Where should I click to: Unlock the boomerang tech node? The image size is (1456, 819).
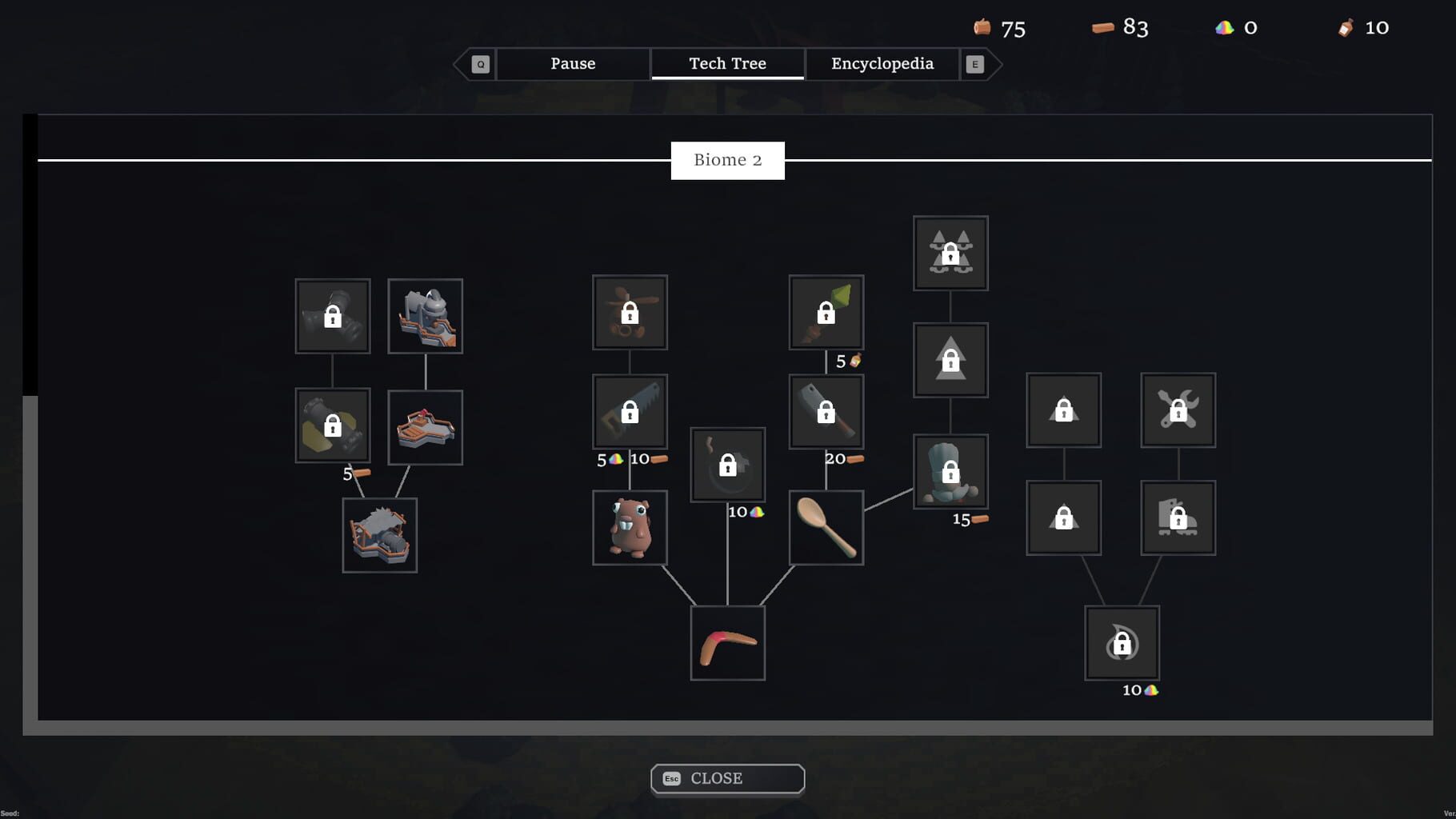[726, 642]
